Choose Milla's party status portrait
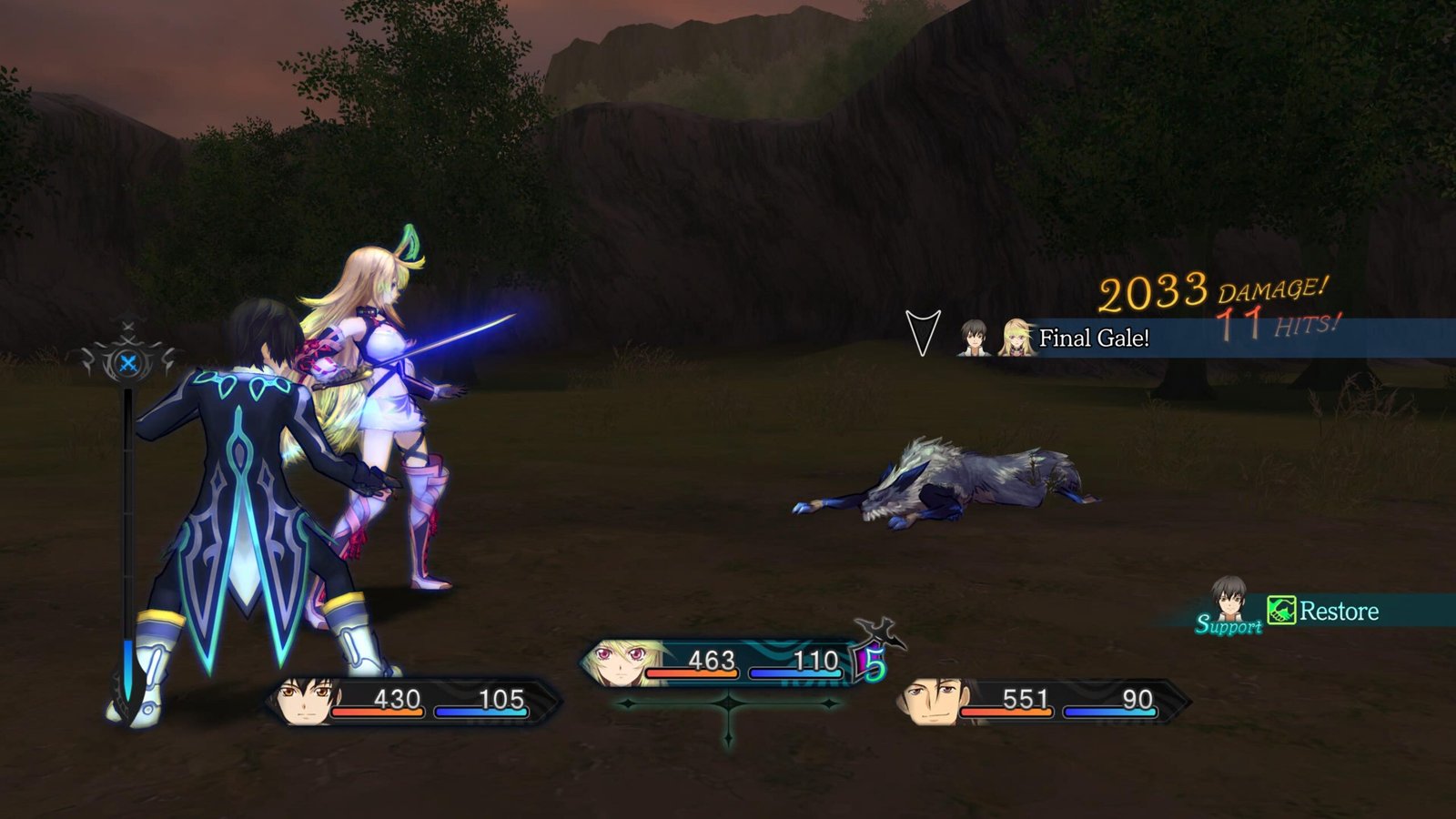Screen dimensions: 1456x819 pos(616,662)
